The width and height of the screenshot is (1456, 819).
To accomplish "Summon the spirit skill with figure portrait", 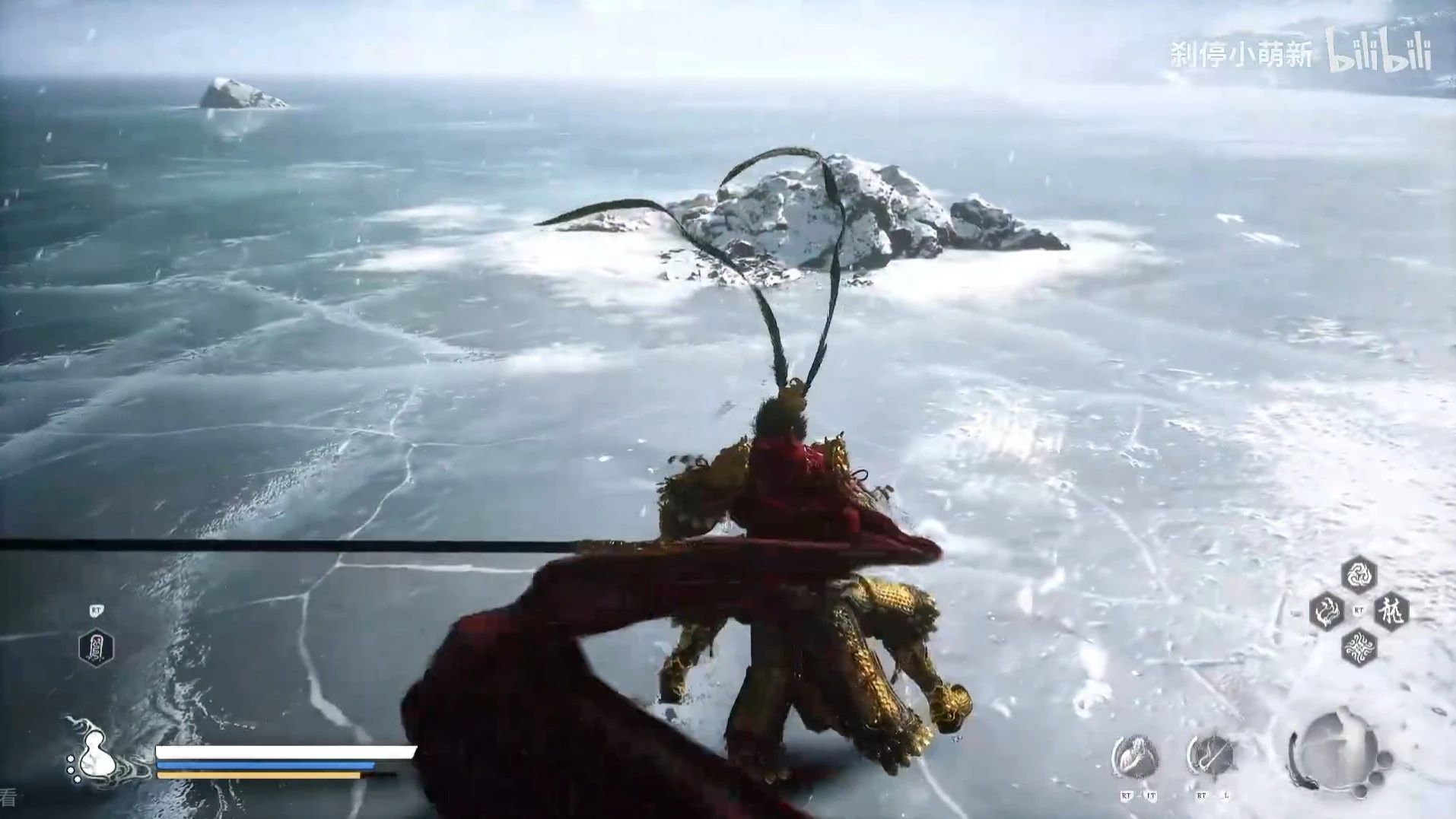I will pyautogui.click(x=1135, y=757).
